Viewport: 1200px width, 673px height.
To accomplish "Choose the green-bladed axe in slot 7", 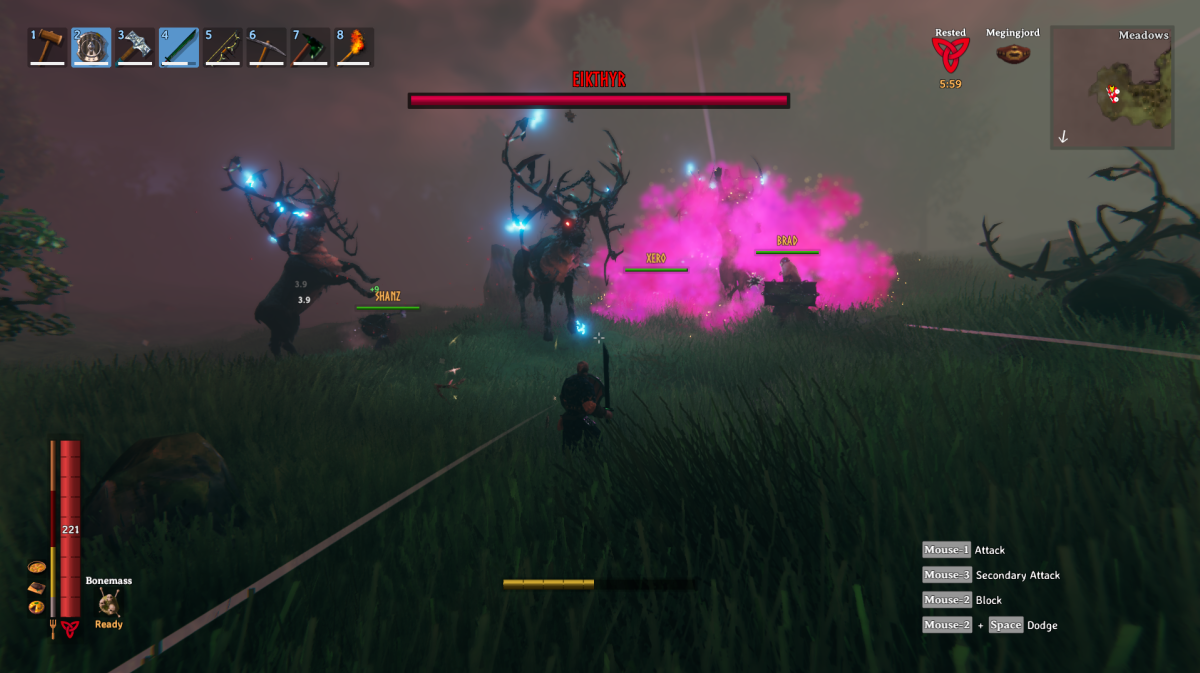I will point(311,47).
